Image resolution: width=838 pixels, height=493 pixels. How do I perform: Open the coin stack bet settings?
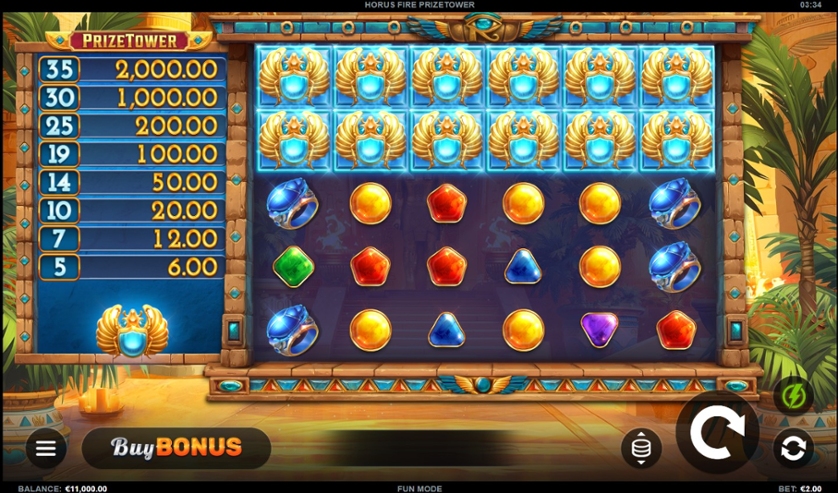(641, 449)
